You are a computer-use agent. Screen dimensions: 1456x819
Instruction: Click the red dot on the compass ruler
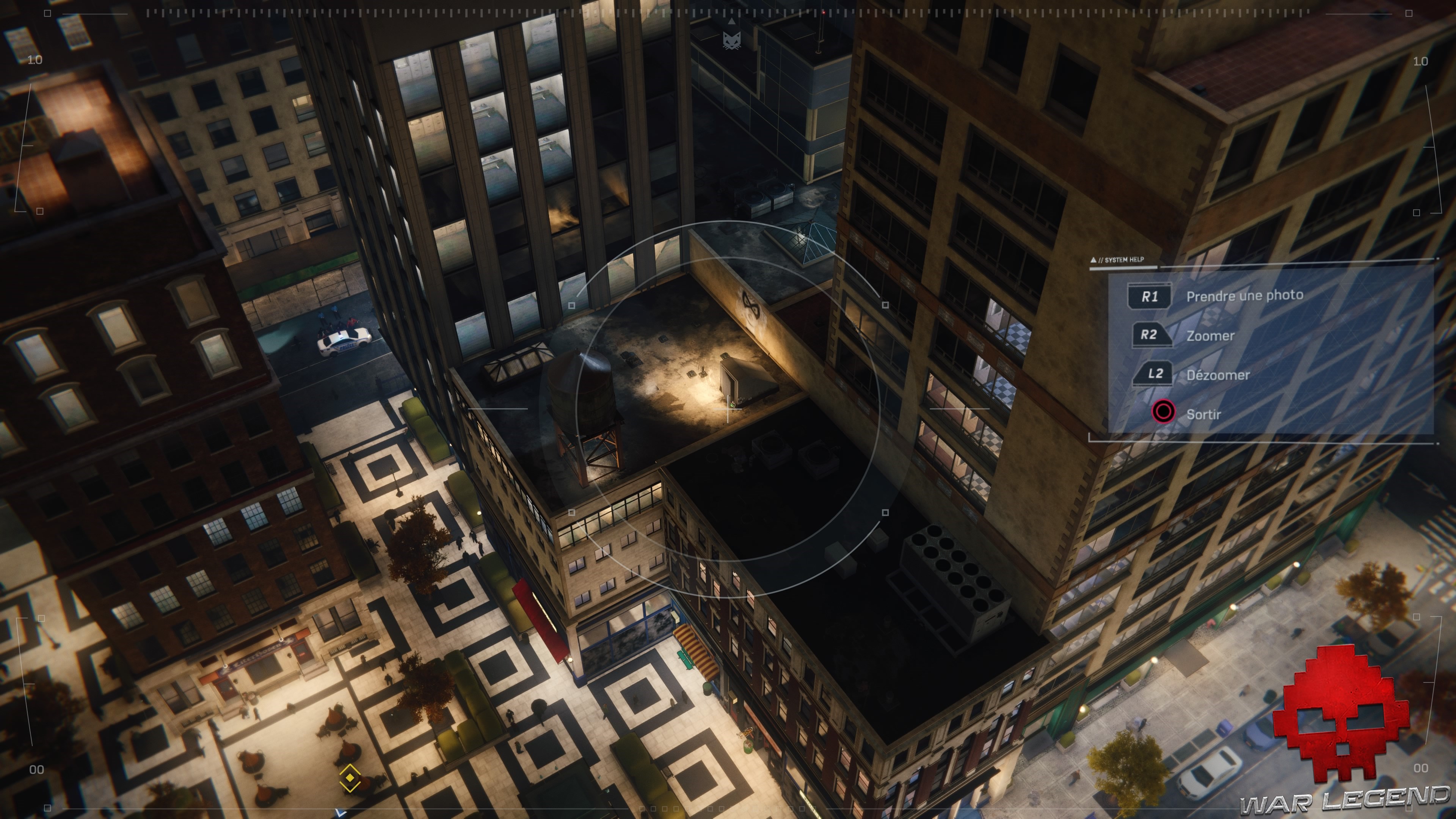click(x=824, y=13)
